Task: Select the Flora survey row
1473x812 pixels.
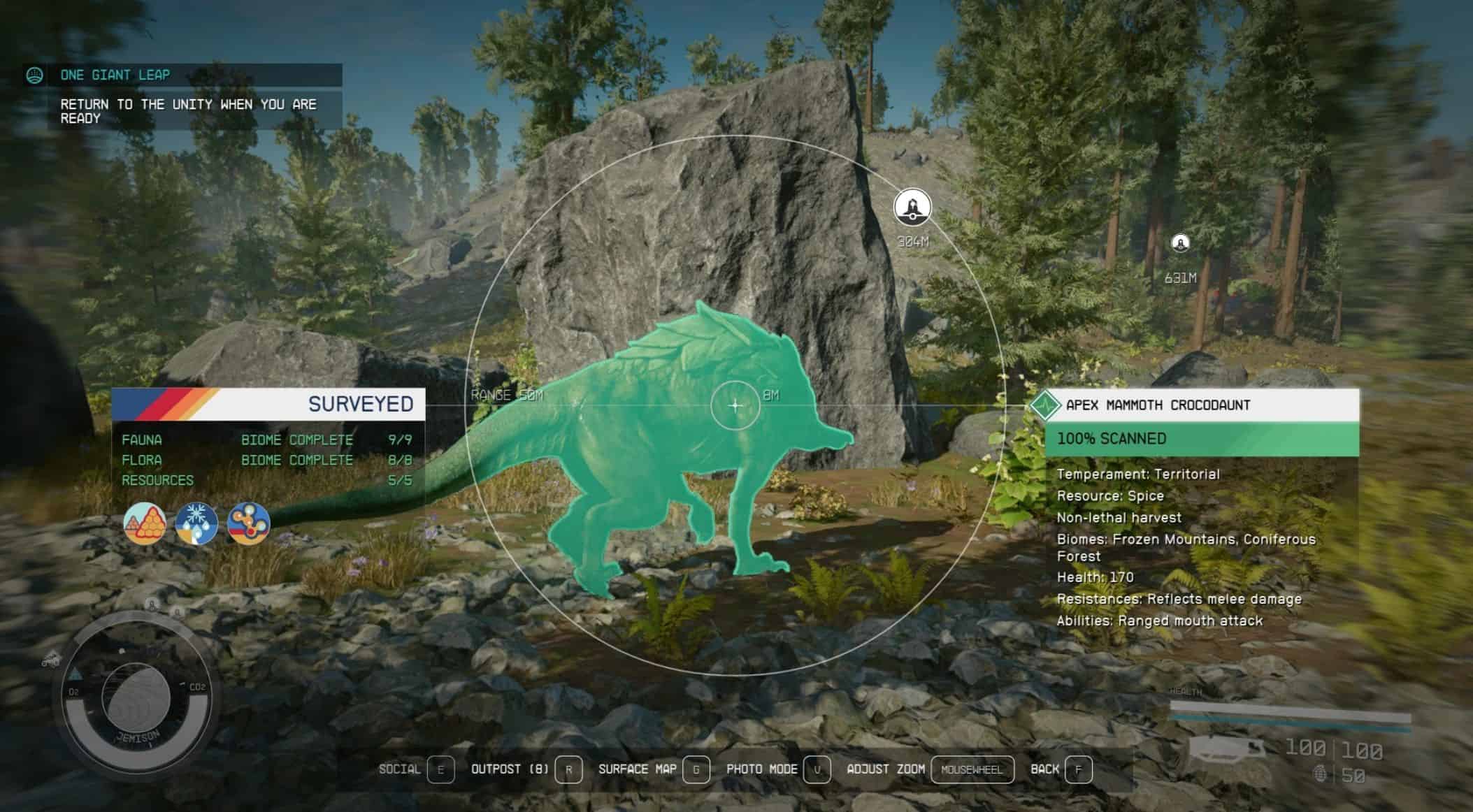Action: pos(267,461)
